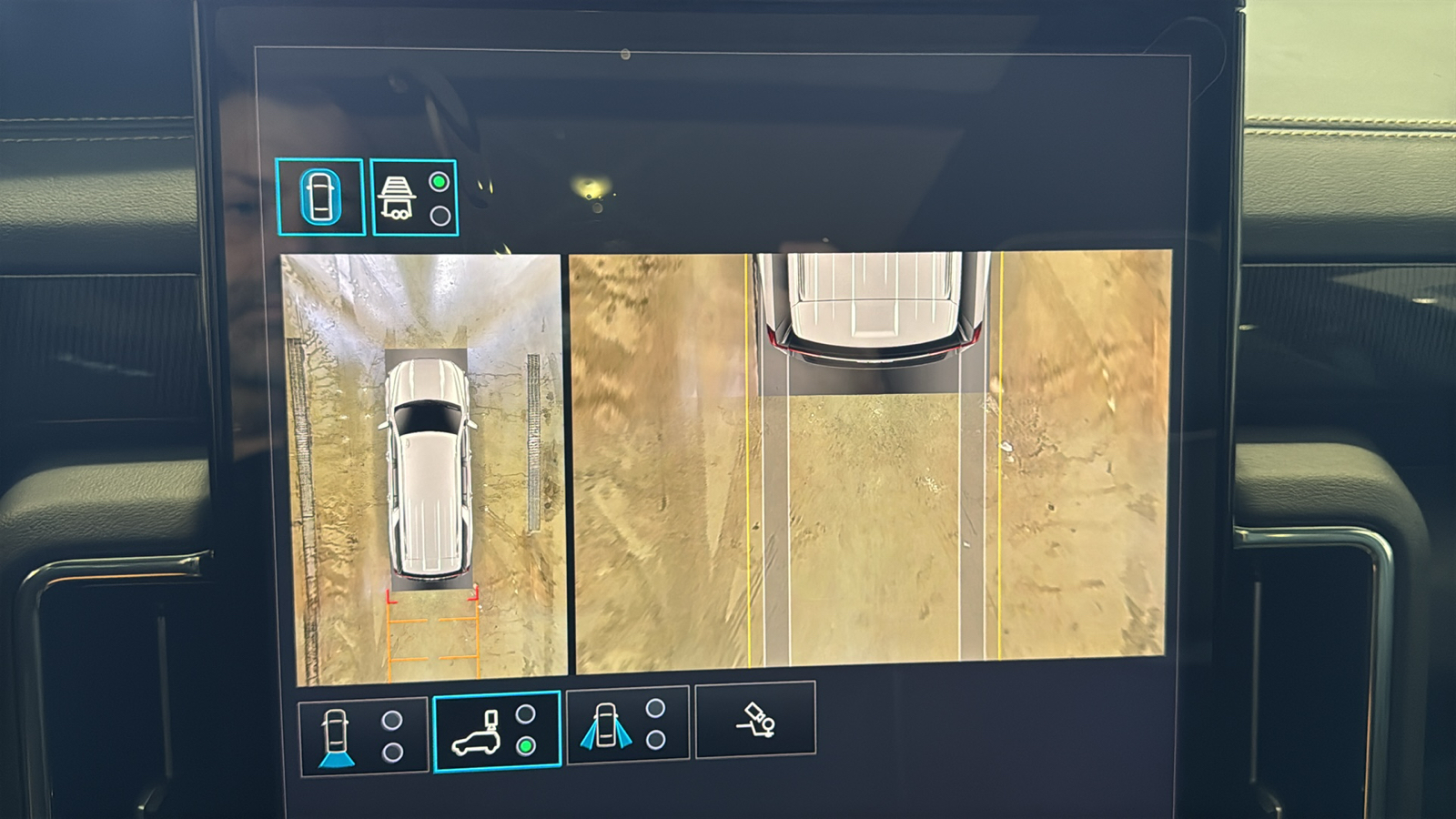This screenshot has height=819, width=1456.
Task: Switch to the trailer camera view
Action: pos(414,197)
